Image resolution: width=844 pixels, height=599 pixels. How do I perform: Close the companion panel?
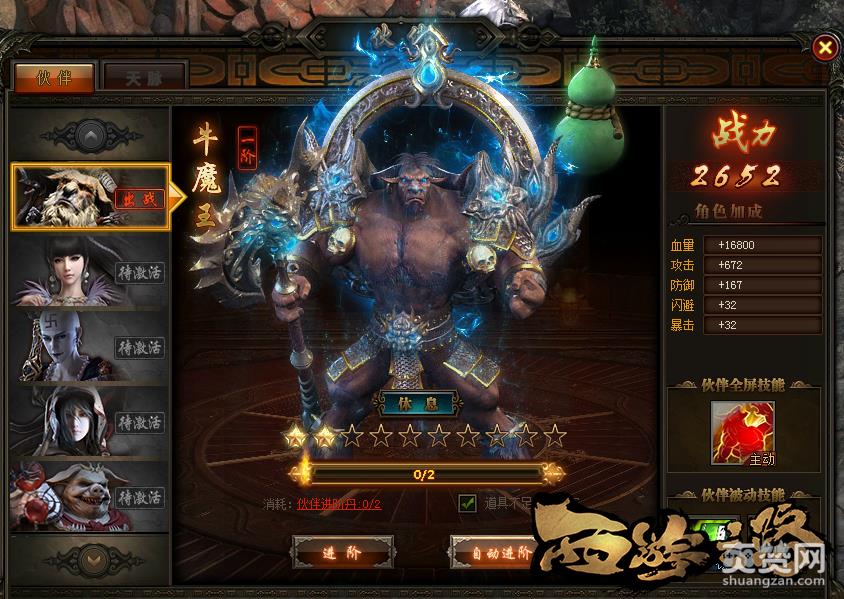click(x=824, y=47)
